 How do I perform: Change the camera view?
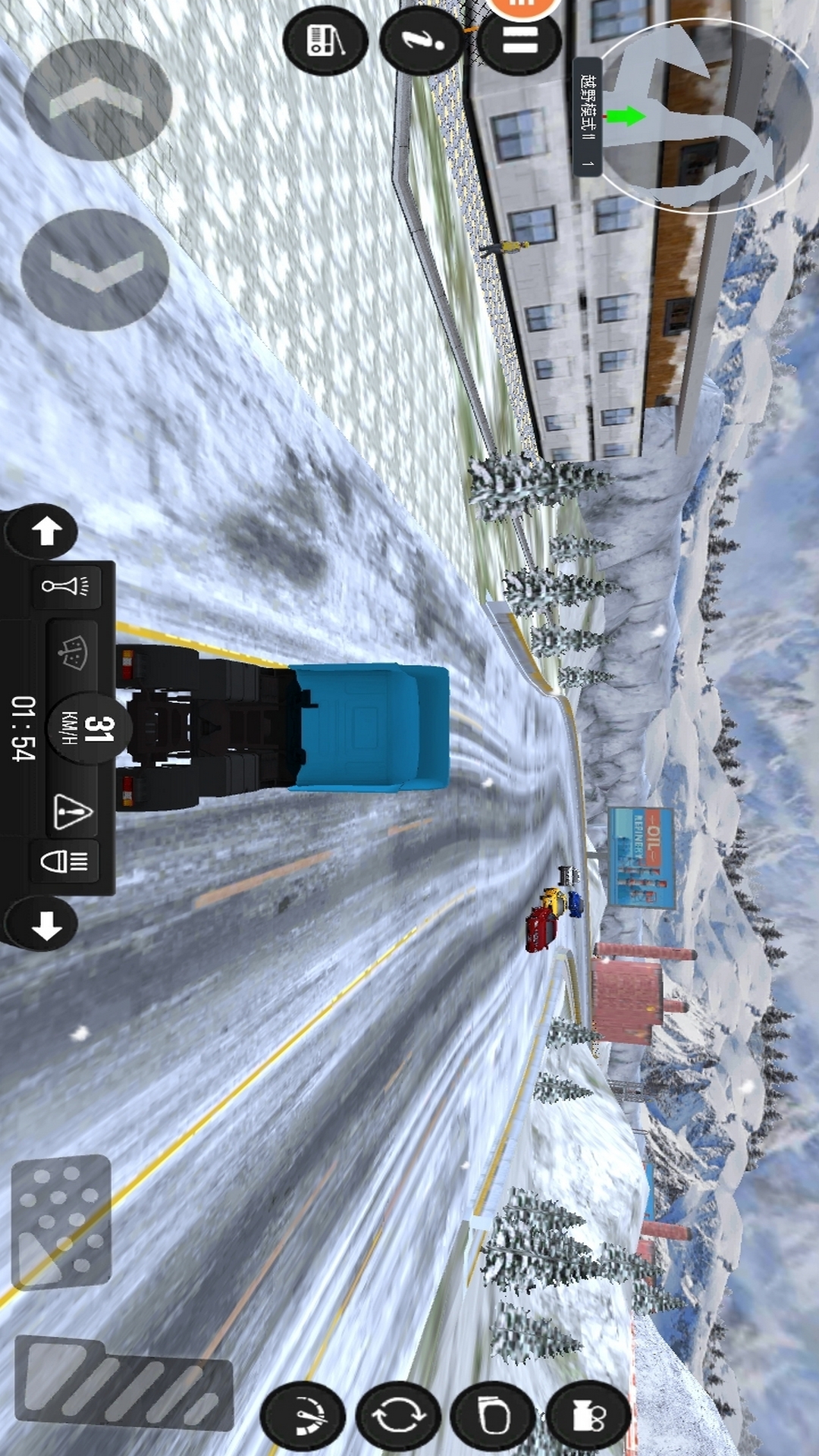(x=588, y=1415)
